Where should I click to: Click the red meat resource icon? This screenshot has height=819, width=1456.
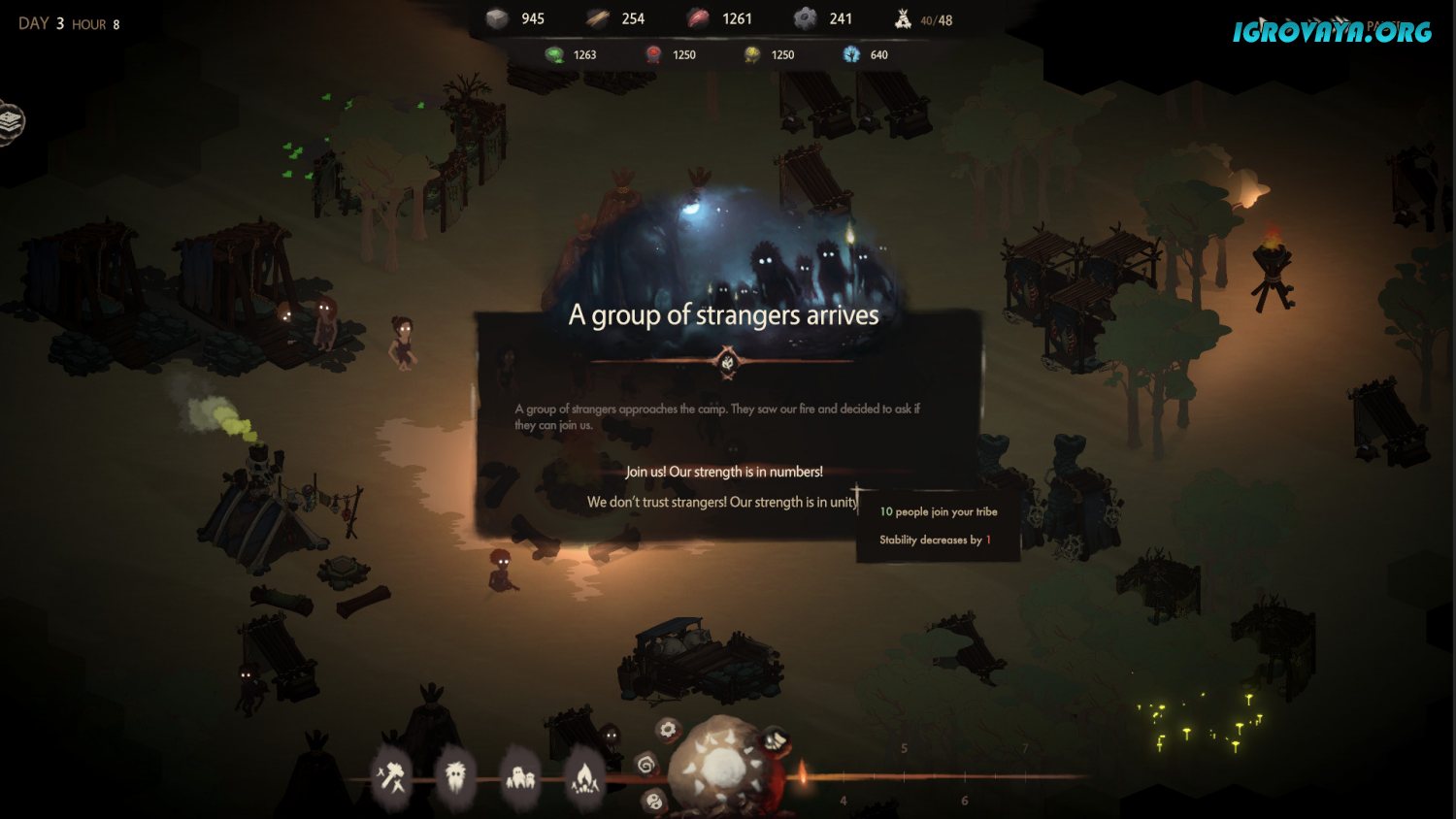click(698, 18)
